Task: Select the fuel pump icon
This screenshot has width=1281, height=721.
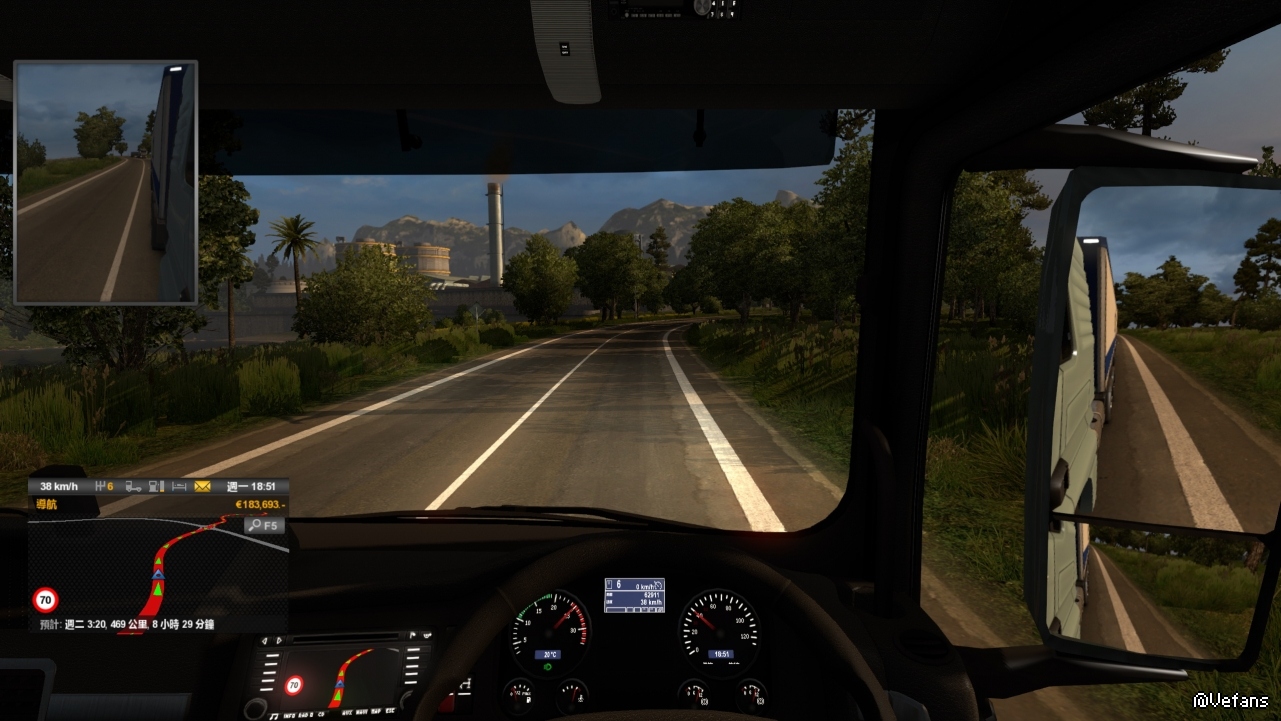Action: 156,487
